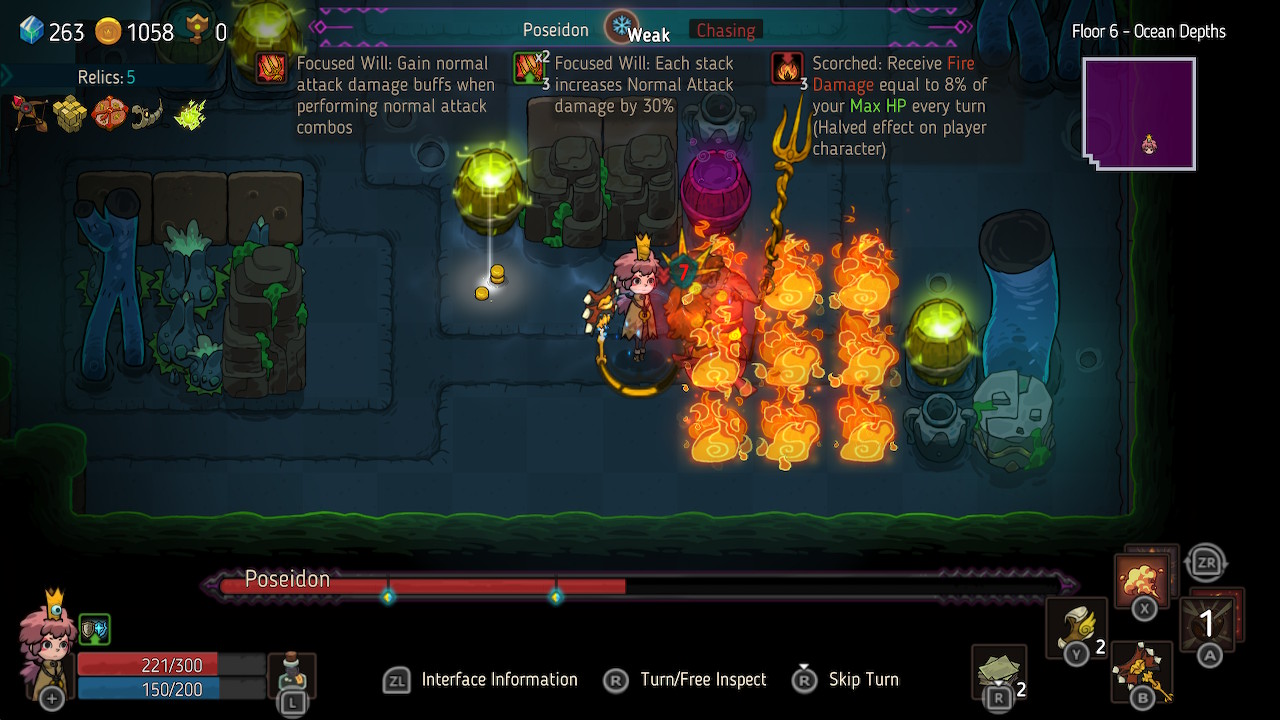
Task: Inspect the Scorched flame status icon
Action: pos(787,68)
